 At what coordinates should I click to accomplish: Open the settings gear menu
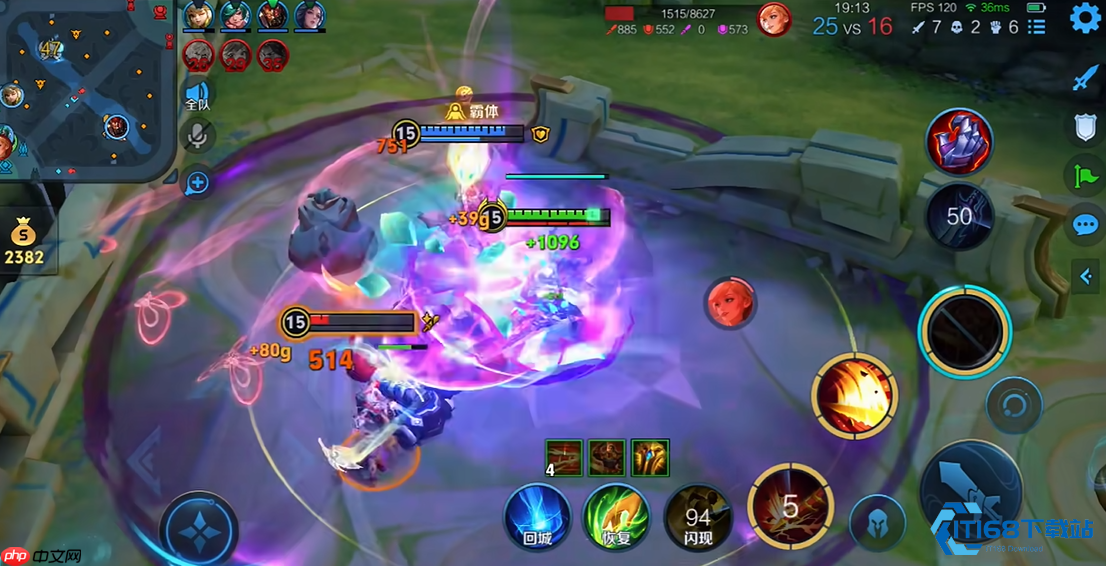point(1085,18)
